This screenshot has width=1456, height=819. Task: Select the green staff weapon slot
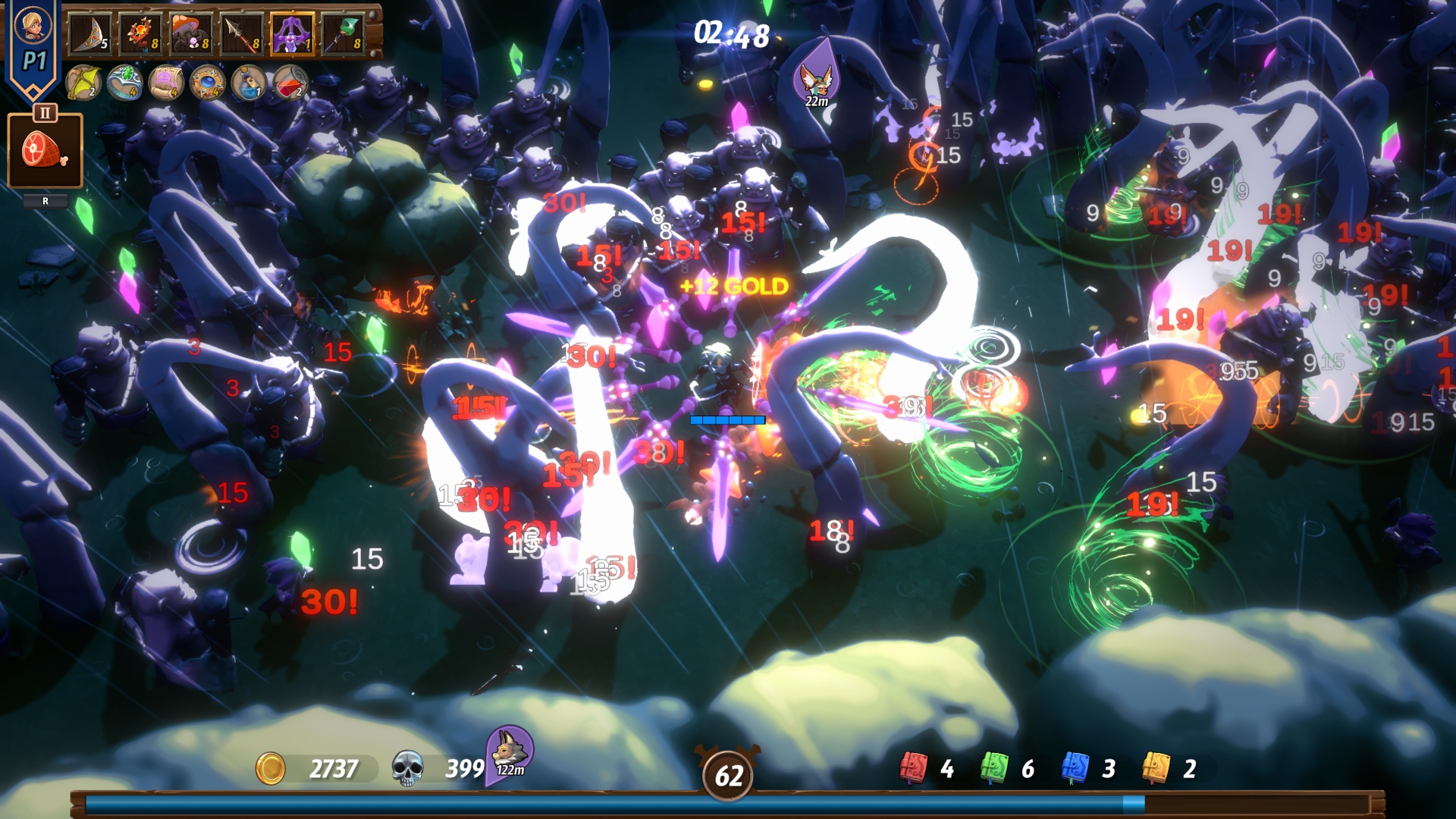[343, 33]
